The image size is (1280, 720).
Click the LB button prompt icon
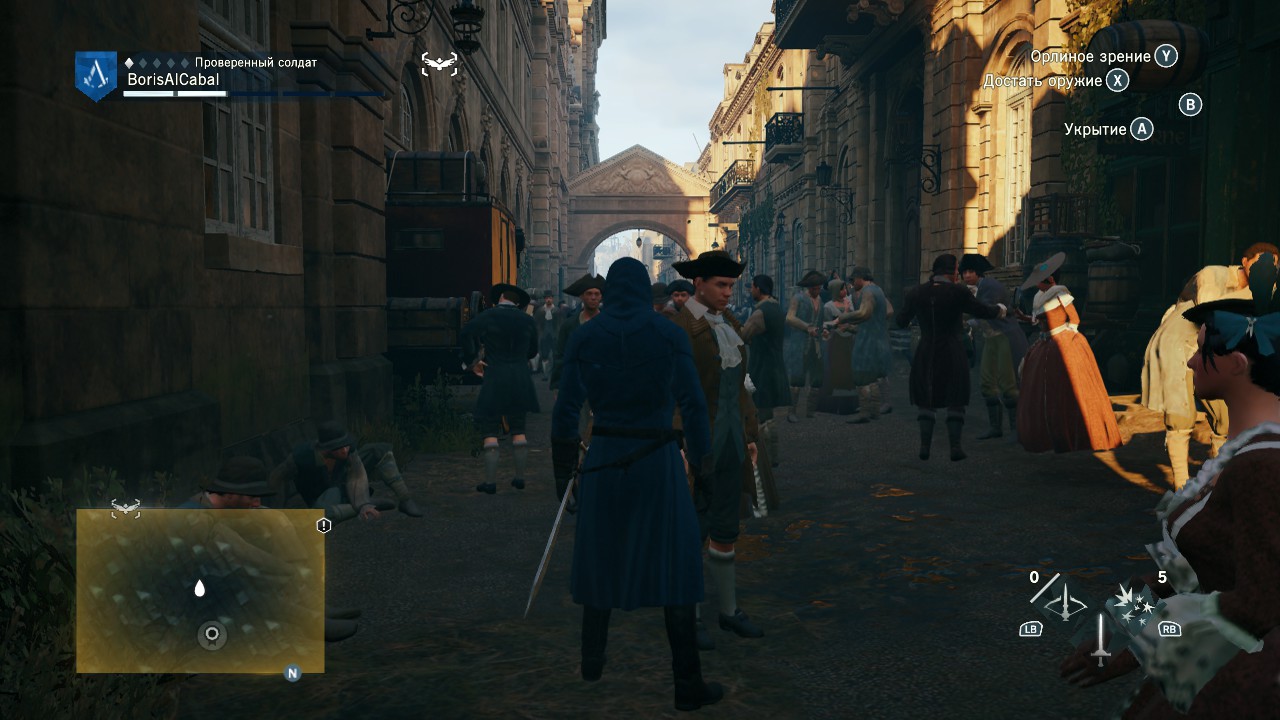pyautogui.click(x=1031, y=628)
